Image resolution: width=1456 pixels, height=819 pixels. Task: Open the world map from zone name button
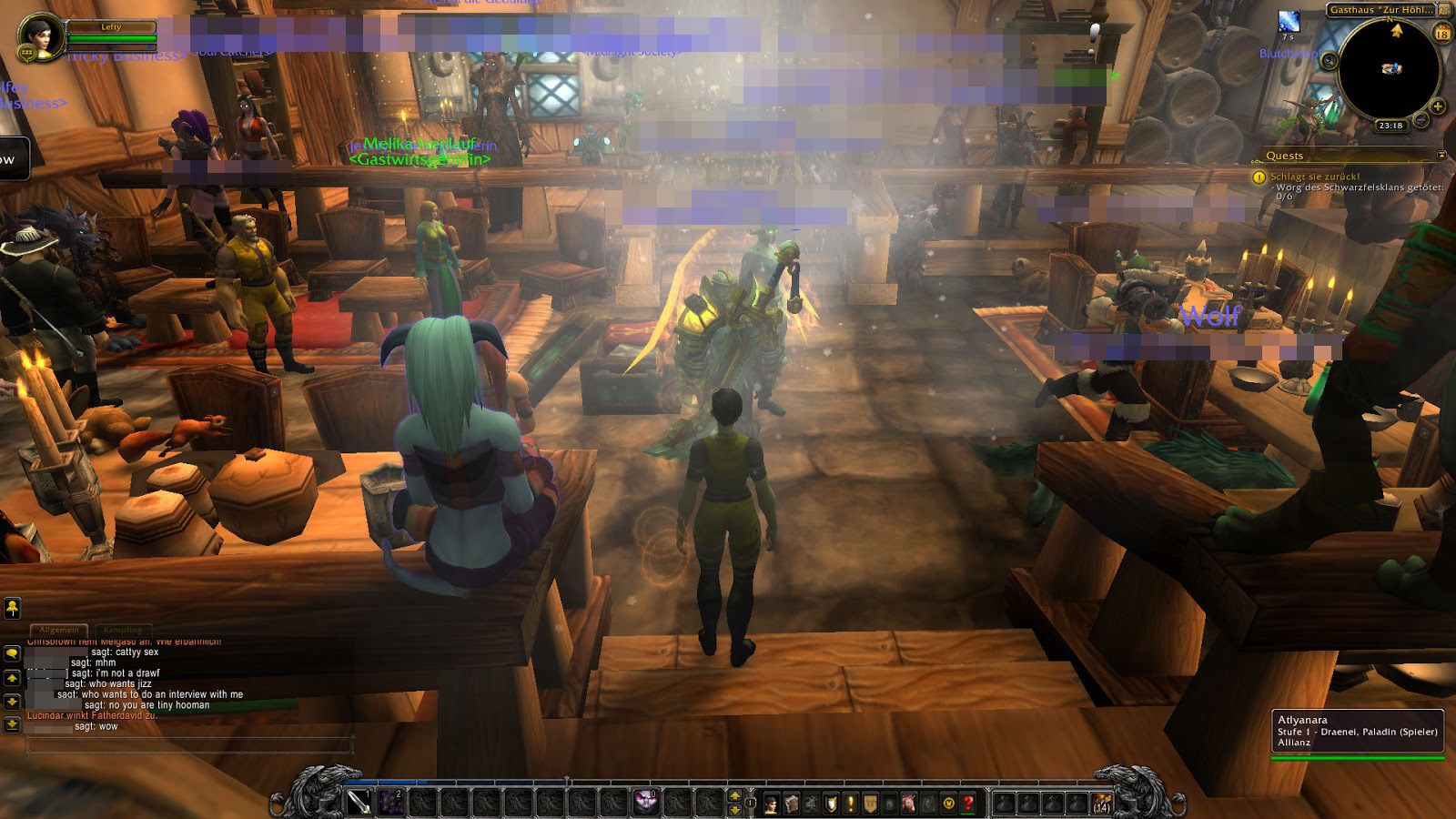coord(1379,10)
